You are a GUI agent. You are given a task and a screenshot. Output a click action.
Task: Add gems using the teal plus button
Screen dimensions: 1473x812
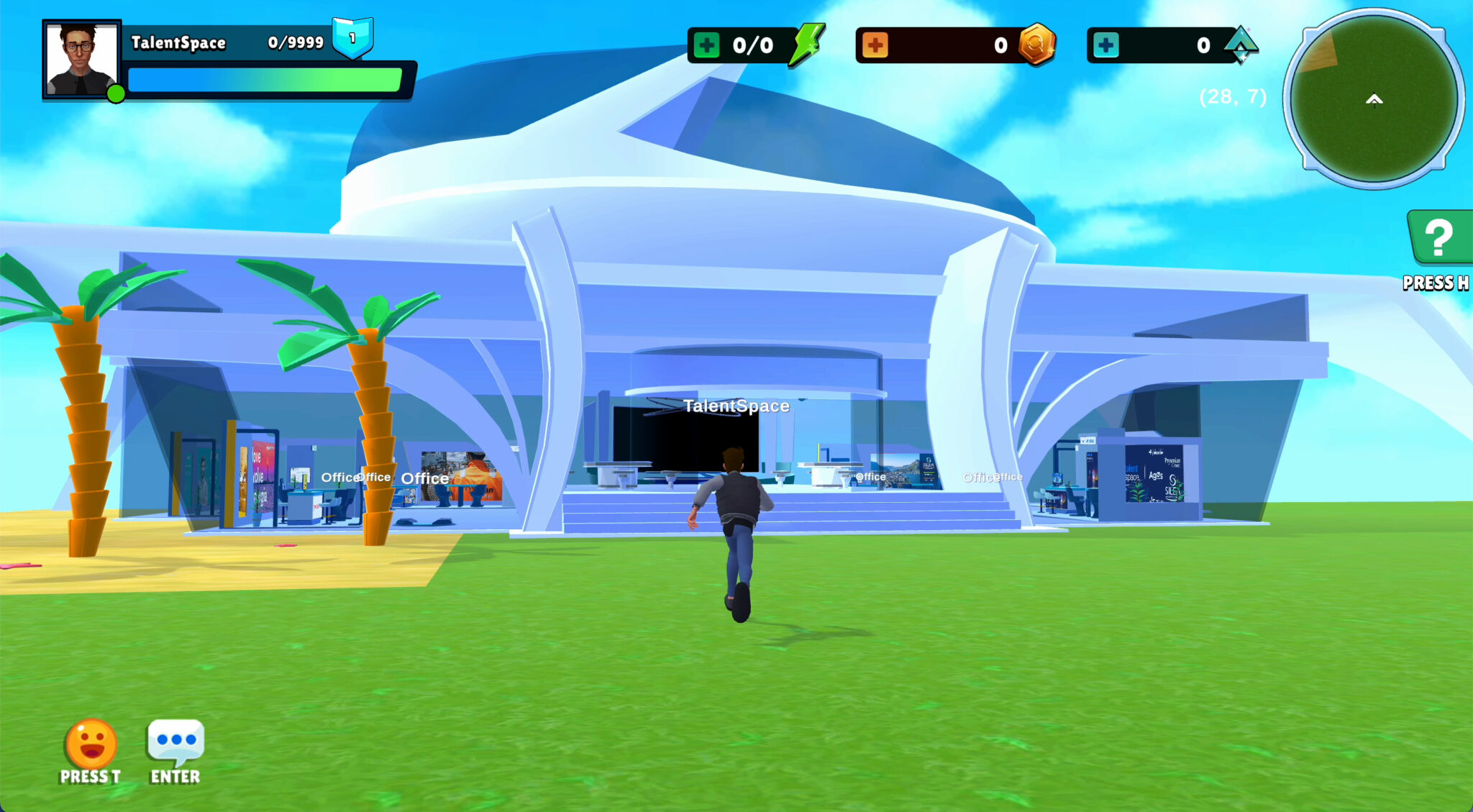[1105, 45]
